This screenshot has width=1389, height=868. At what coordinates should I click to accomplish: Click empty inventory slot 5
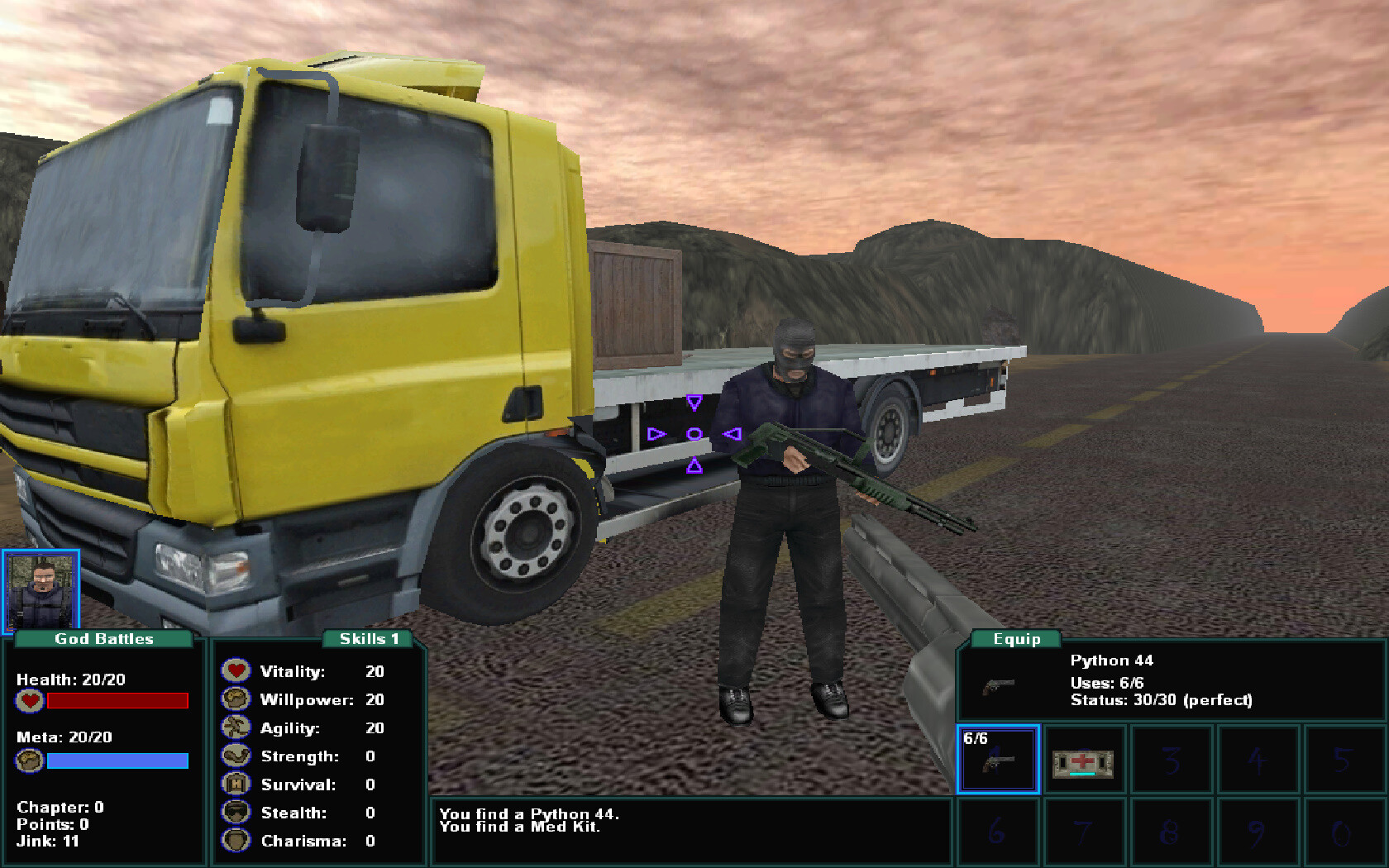click(1344, 760)
